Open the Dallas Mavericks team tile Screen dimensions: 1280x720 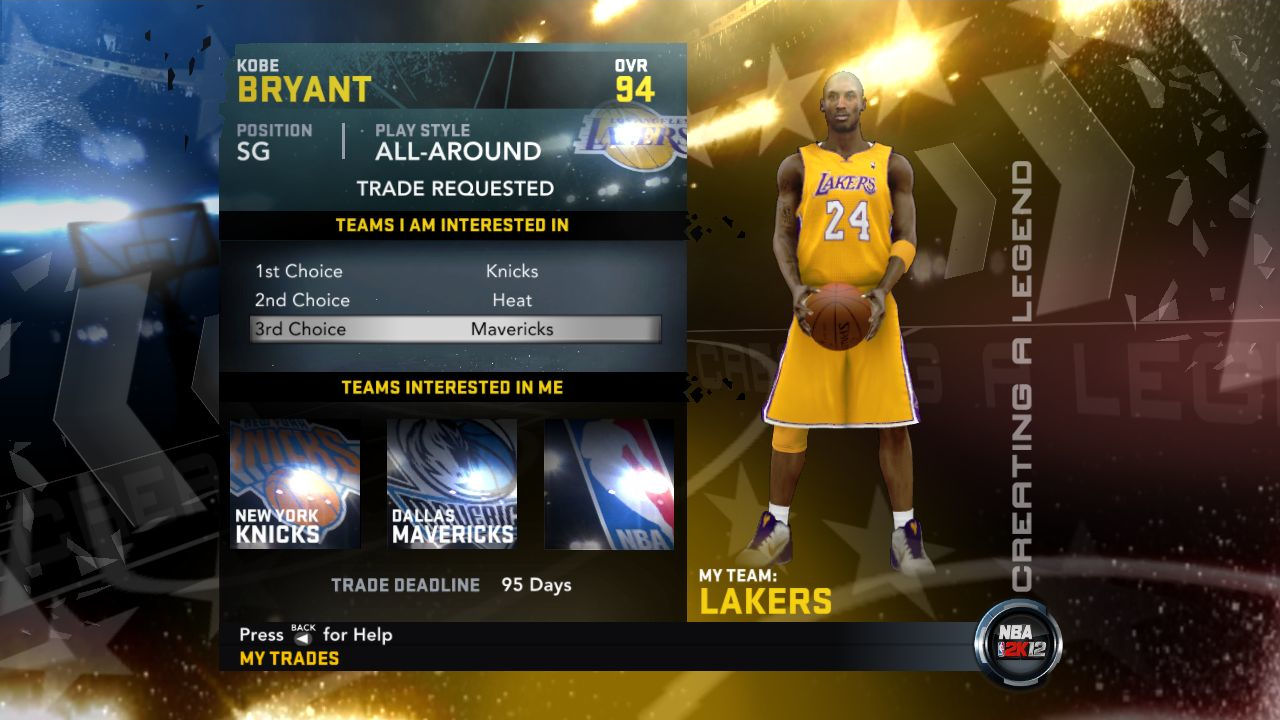[452, 484]
